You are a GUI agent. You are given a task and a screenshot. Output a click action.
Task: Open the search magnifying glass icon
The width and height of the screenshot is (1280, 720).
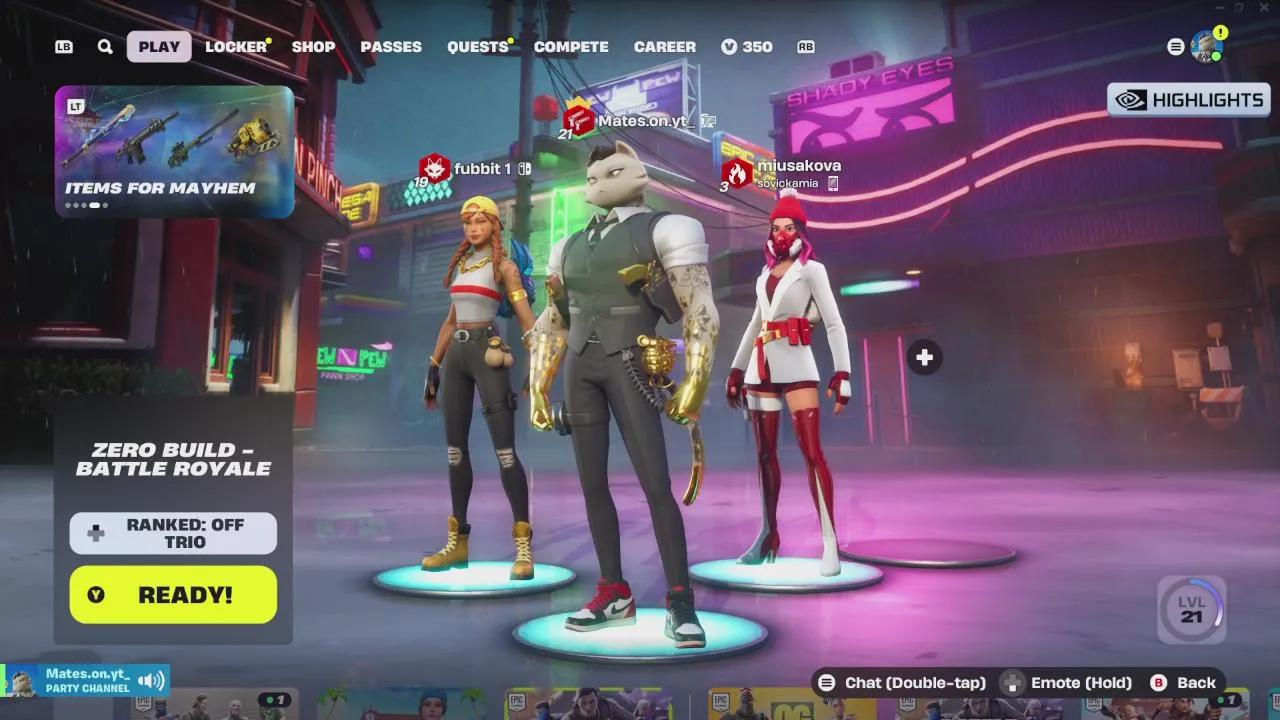coord(104,46)
